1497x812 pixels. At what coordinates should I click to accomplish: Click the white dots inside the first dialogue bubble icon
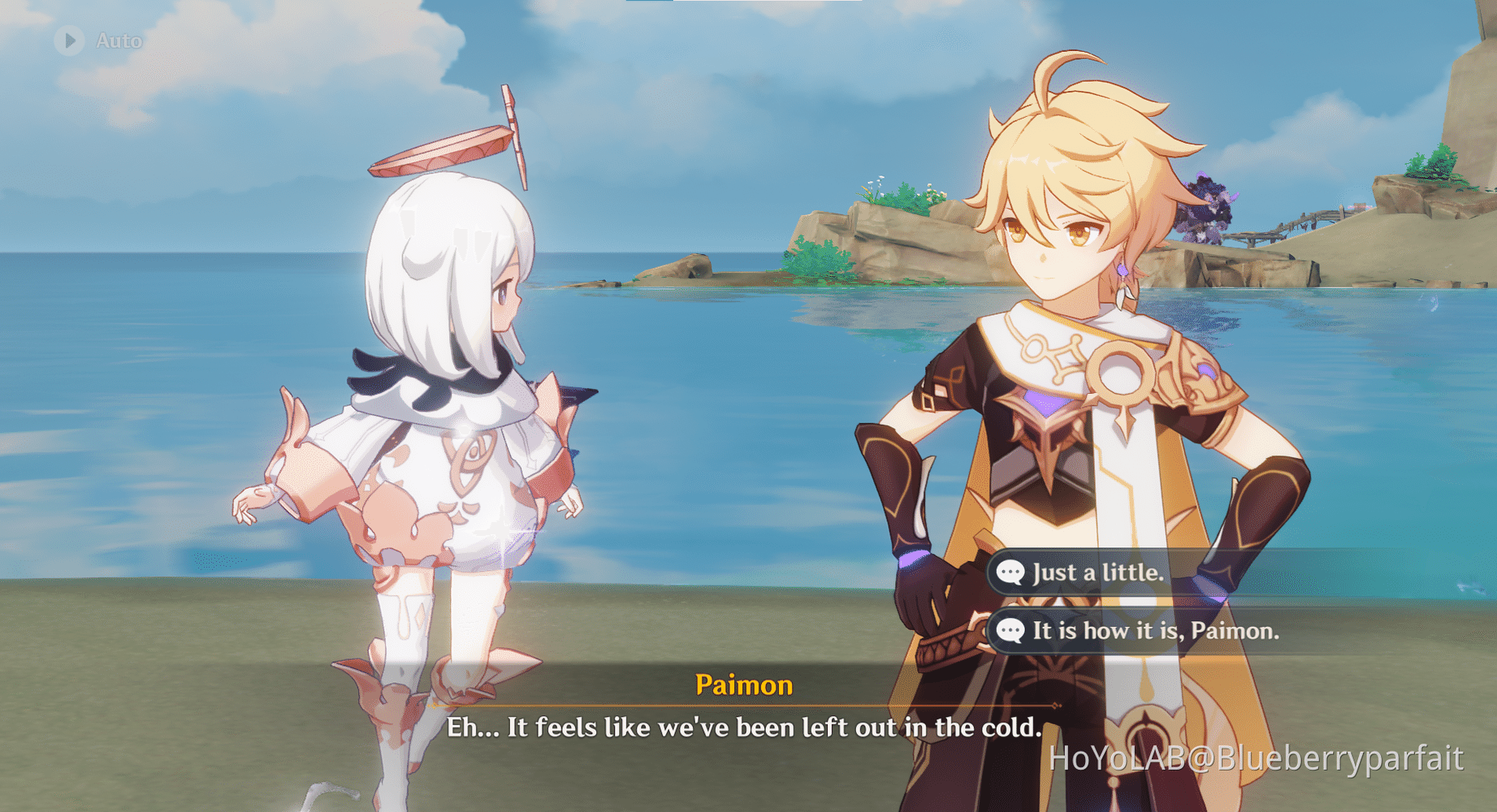point(1010,572)
